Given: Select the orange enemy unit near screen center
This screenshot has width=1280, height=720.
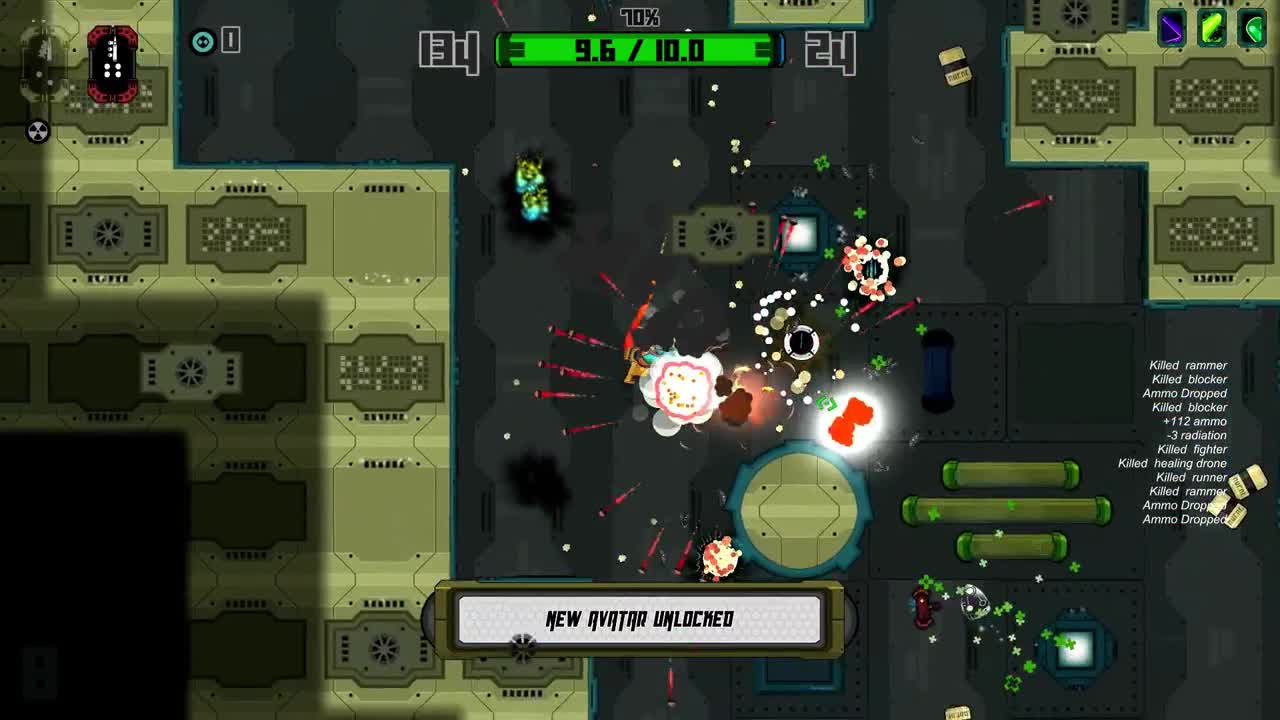Looking at the screenshot, I should point(851,420).
